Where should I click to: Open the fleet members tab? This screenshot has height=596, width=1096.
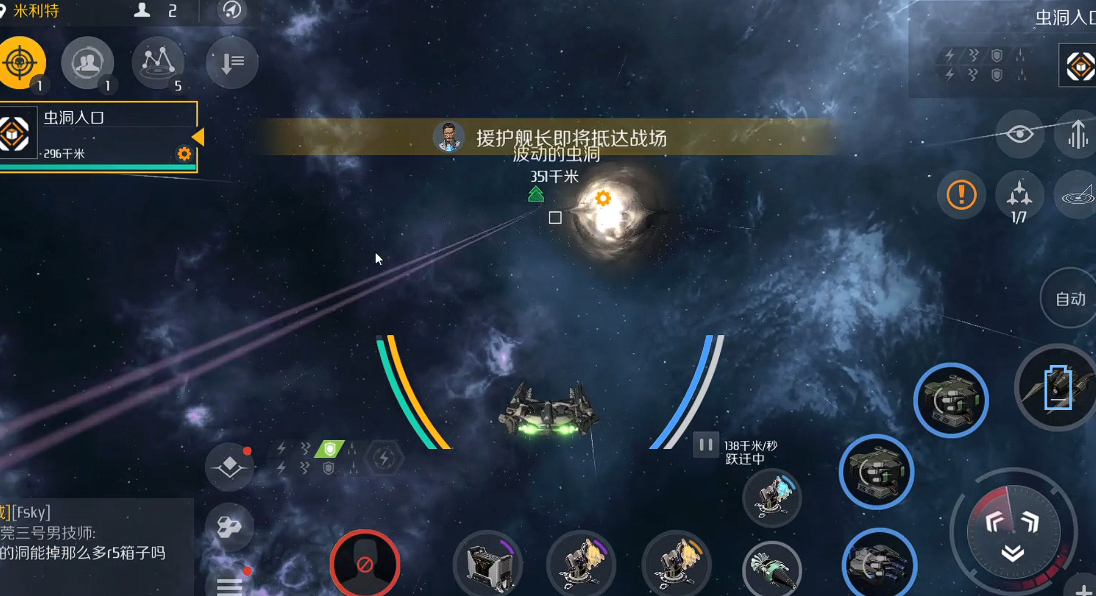coord(87,63)
